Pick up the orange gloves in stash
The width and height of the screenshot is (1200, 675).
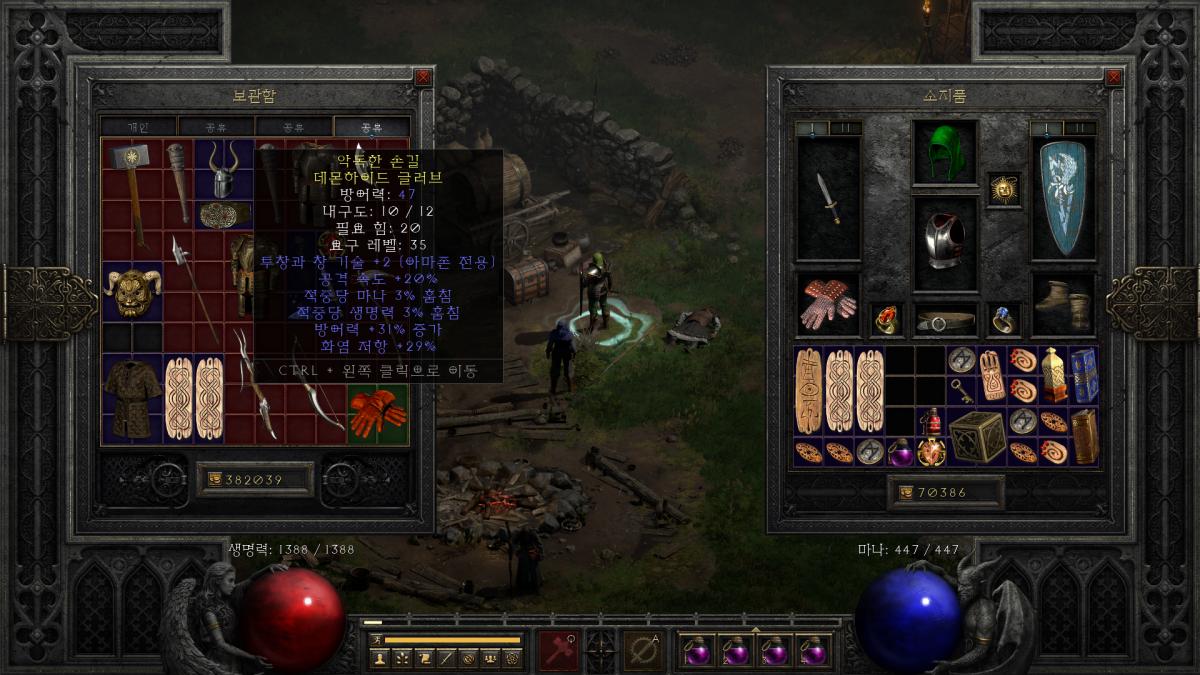point(377,414)
